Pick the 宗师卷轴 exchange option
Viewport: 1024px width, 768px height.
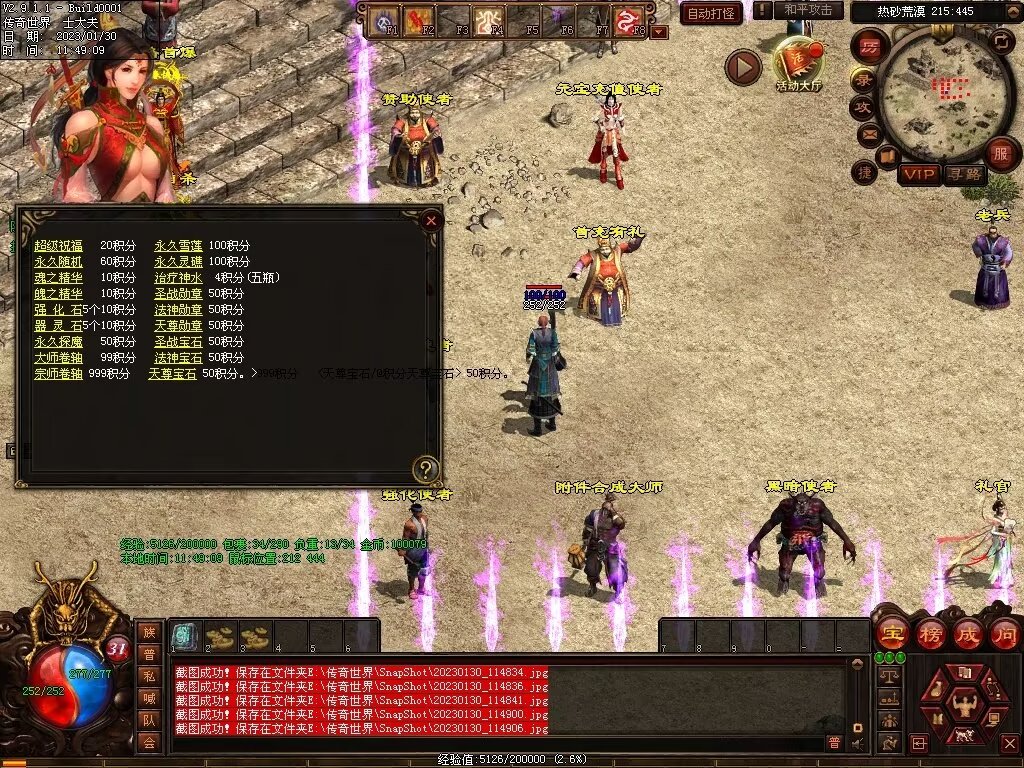pos(59,374)
